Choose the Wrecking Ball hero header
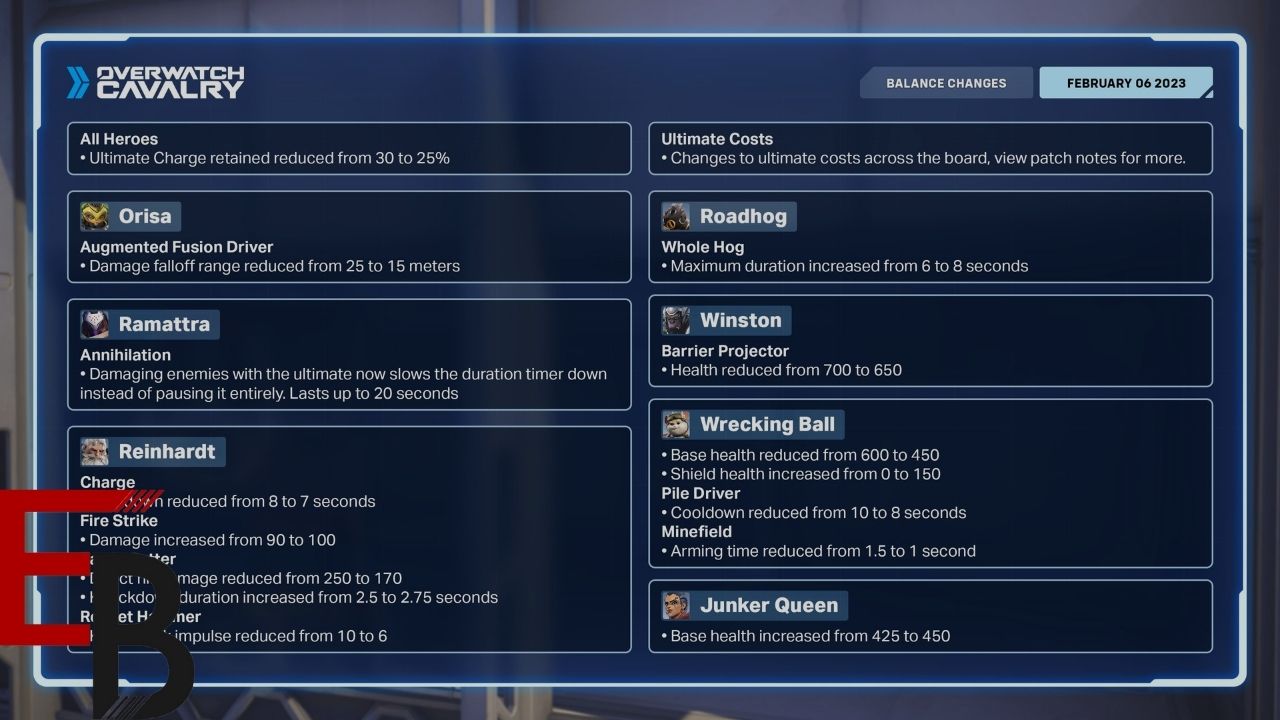Image resolution: width=1280 pixels, height=720 pixels. coord(753,424)
